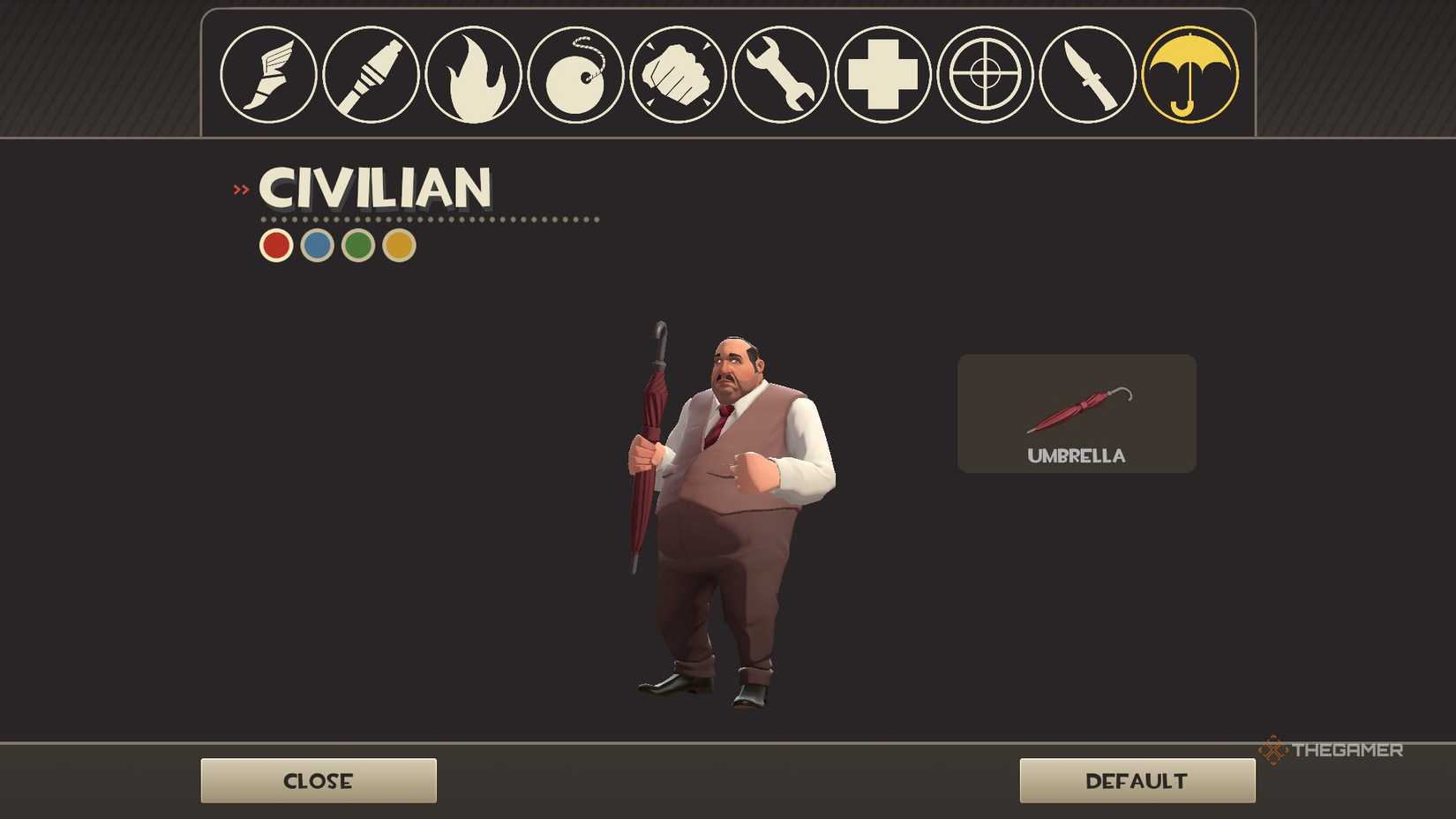
Task: Select the Soldier rocket icon
Action: click(x=372, y=75)
